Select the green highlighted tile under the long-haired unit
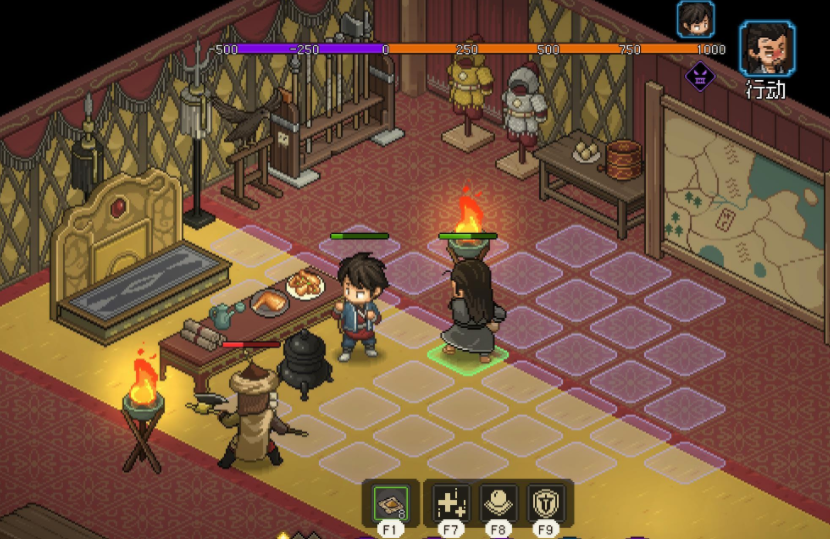Image resolution: width=830 pixels, height=539 pixels. coord(467,354)
